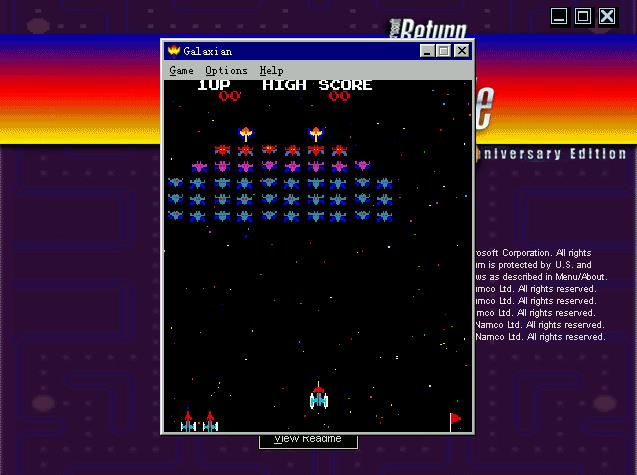
Task: Close the launcher background window
Action: [607, 16]
